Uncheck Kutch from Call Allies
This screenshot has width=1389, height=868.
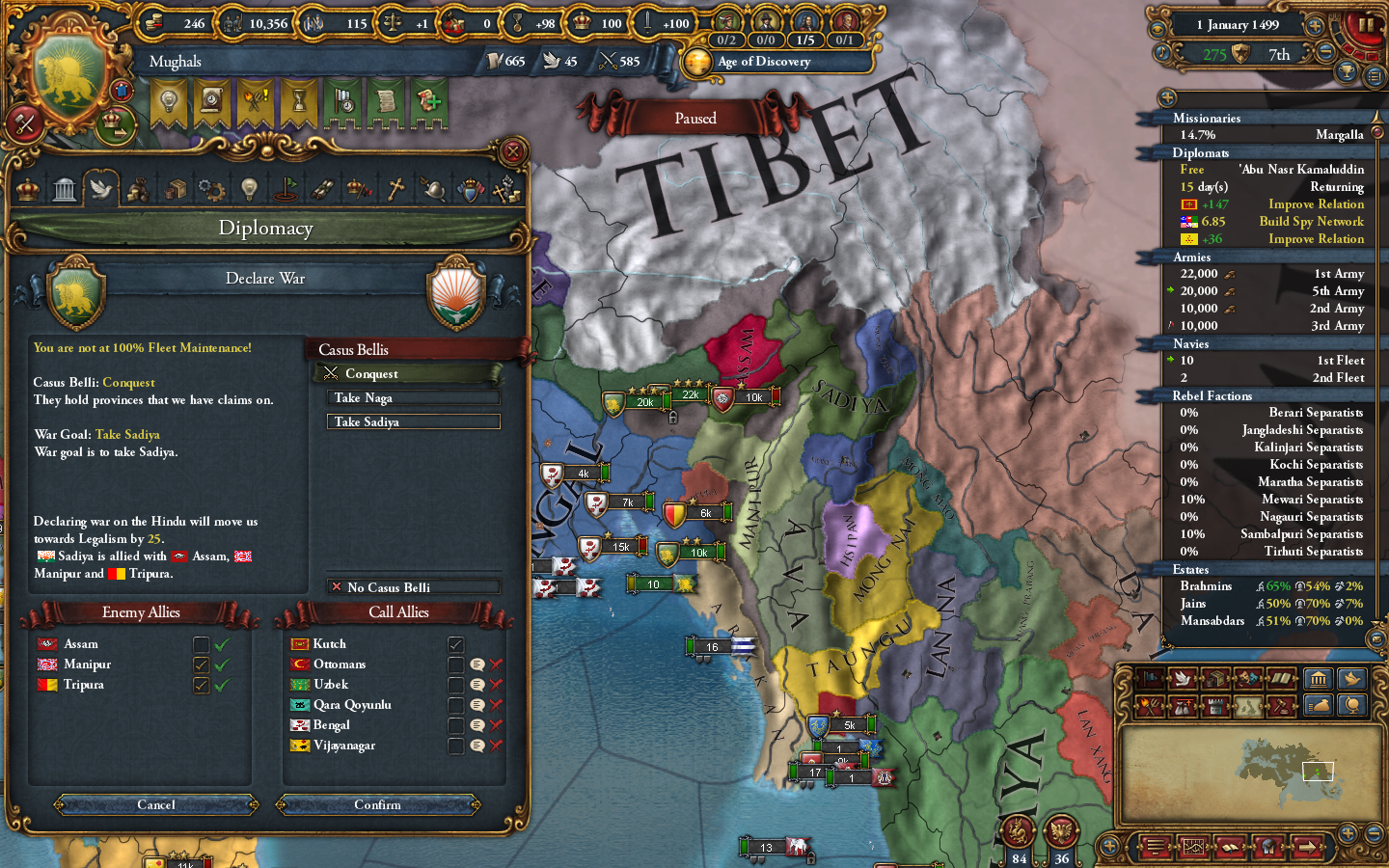tap(454, 643)
